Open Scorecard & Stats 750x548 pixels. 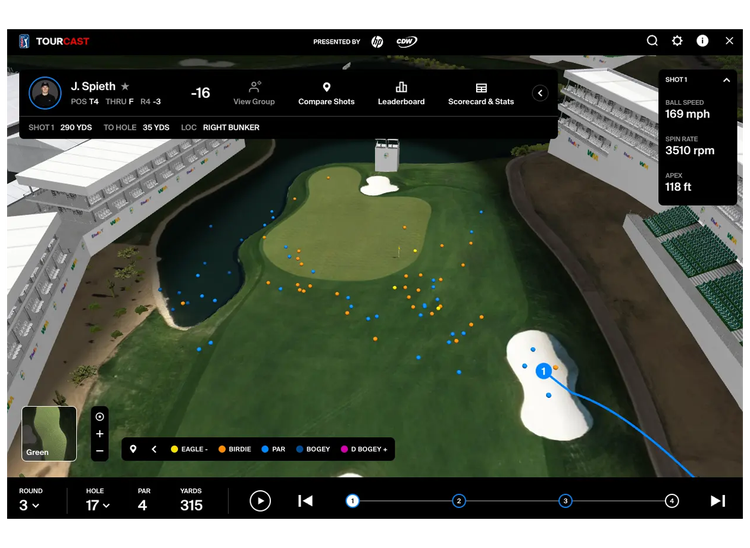(x=481, y=93)
